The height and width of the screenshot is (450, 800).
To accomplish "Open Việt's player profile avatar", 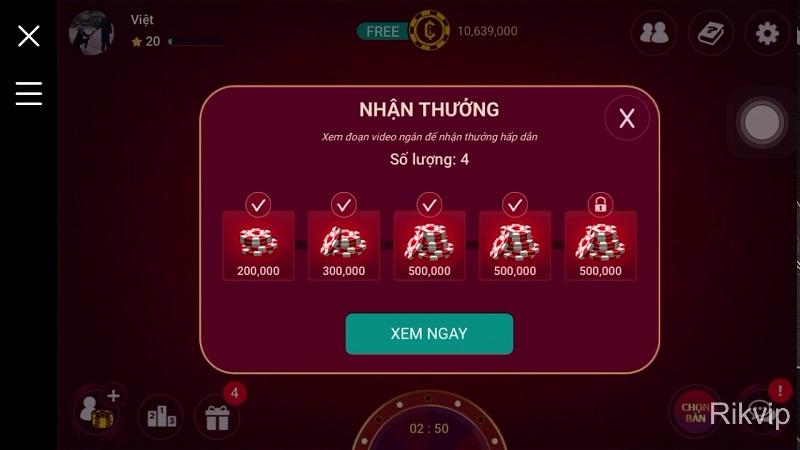I will click(x=91, y=33).
